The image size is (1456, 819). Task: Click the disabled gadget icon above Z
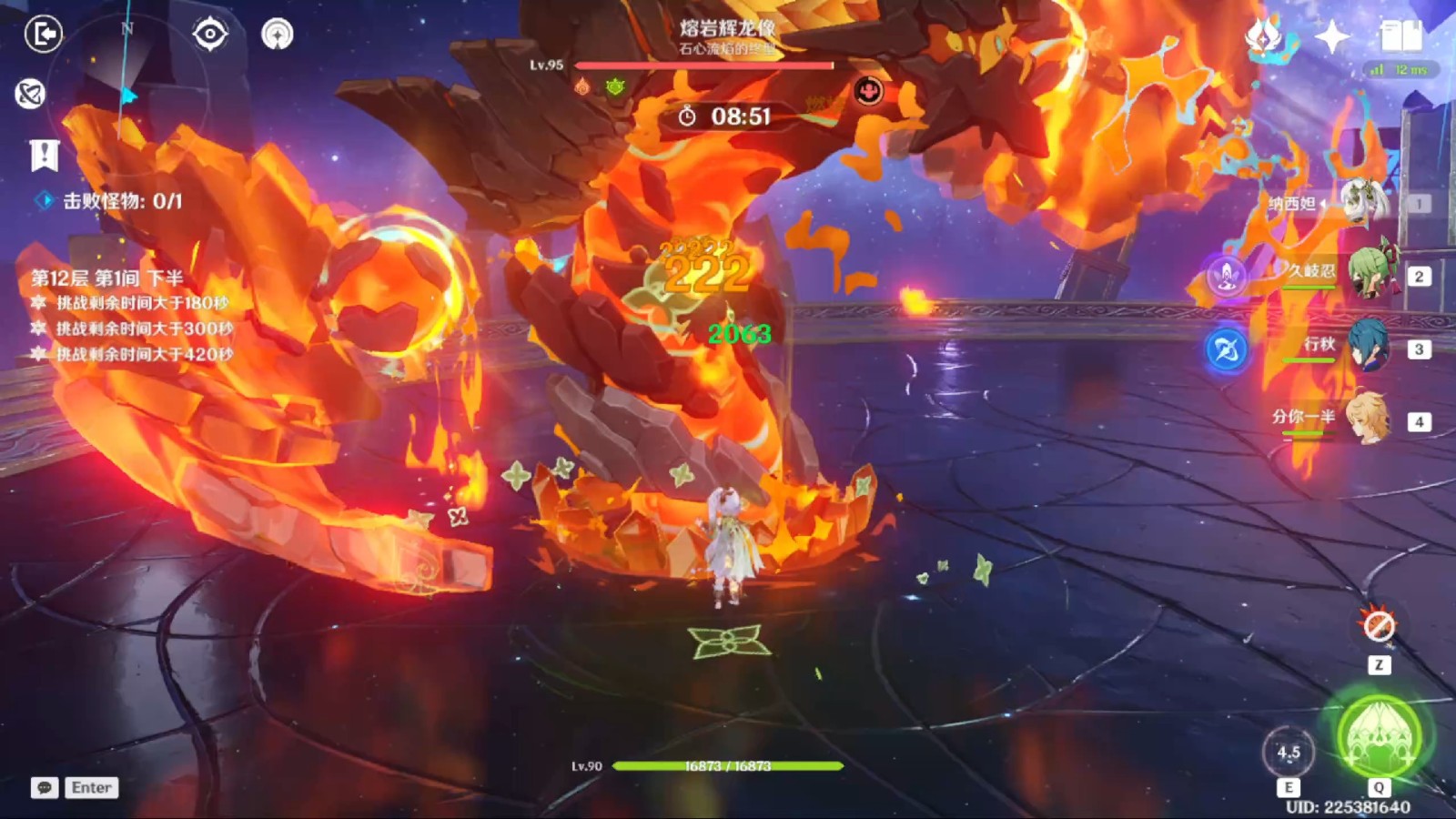click(x=1379, y=626)
